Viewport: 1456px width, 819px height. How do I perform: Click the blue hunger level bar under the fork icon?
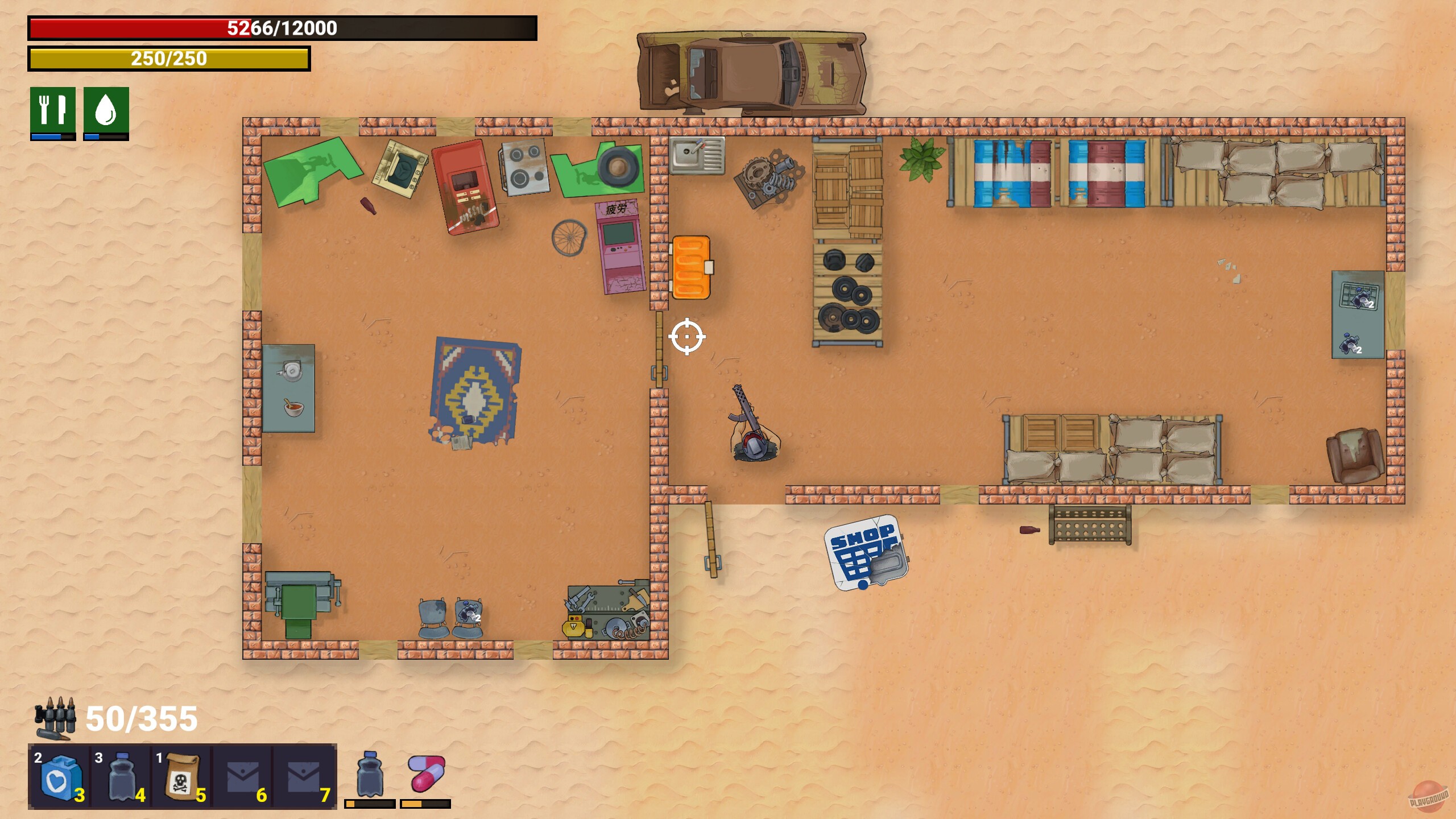point(47,136)
